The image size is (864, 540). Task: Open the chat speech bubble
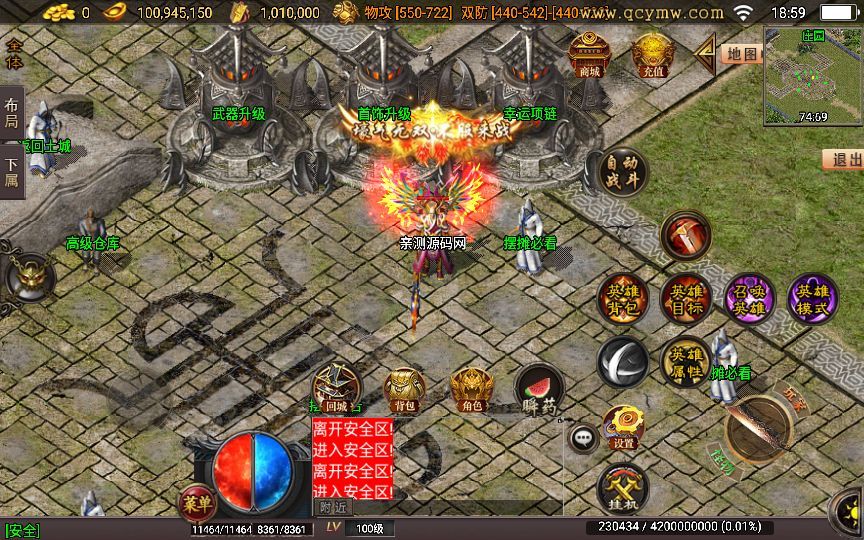[x=582, y=437]
